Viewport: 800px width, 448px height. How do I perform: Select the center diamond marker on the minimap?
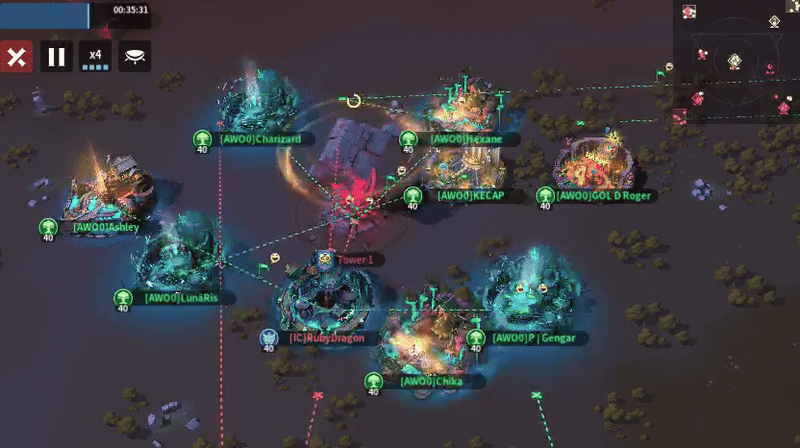click(x=735, y=60)
